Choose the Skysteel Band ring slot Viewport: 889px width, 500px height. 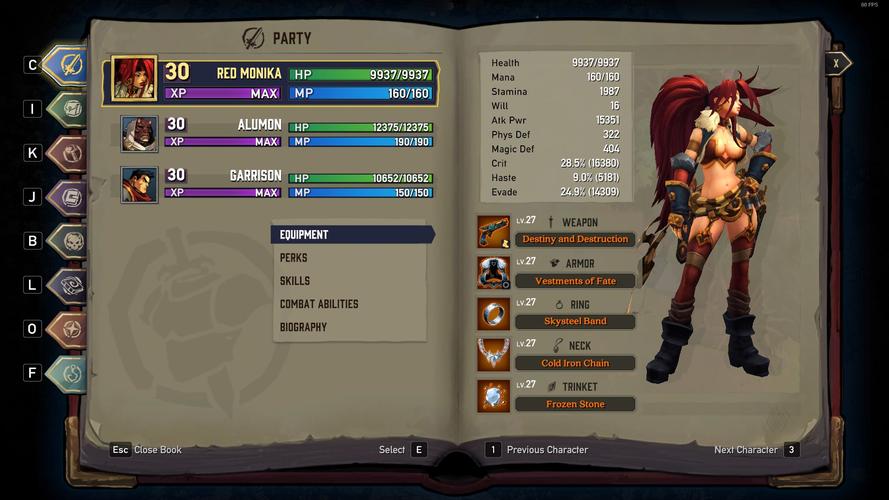[x=574, y=322]
